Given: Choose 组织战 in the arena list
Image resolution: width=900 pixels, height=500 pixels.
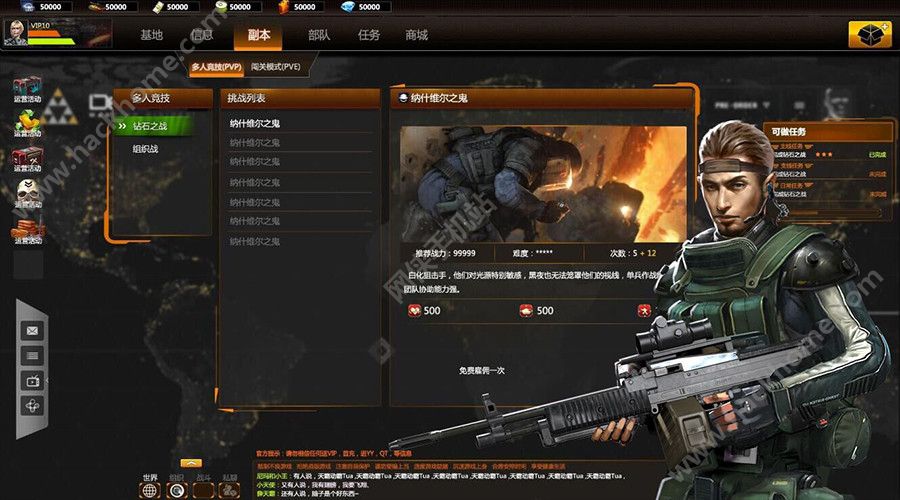Looking at the screenshot, I should tap(146, 149).
